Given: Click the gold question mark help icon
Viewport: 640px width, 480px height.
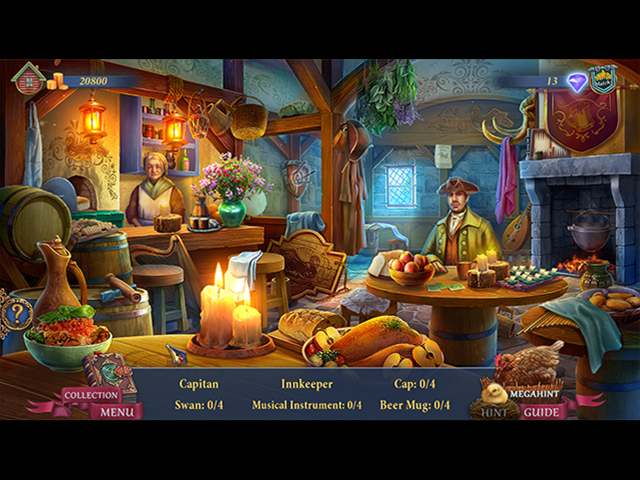Looking at the screenshot, I should pyautogui.click(x=16, y=312).
